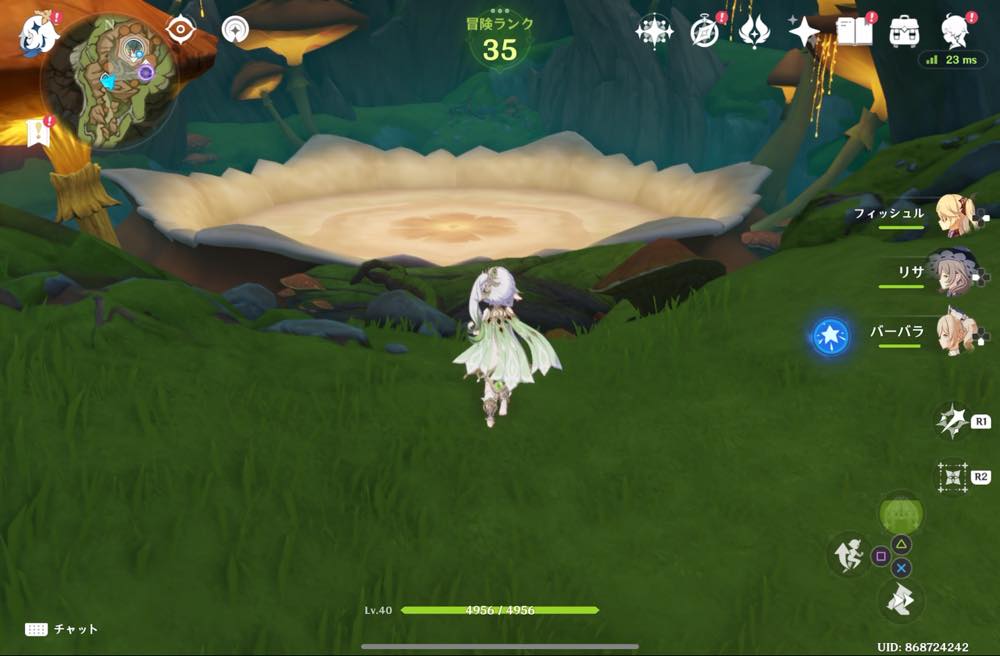Tap the glowing blue star beside バーバラ

click(830, 337)
